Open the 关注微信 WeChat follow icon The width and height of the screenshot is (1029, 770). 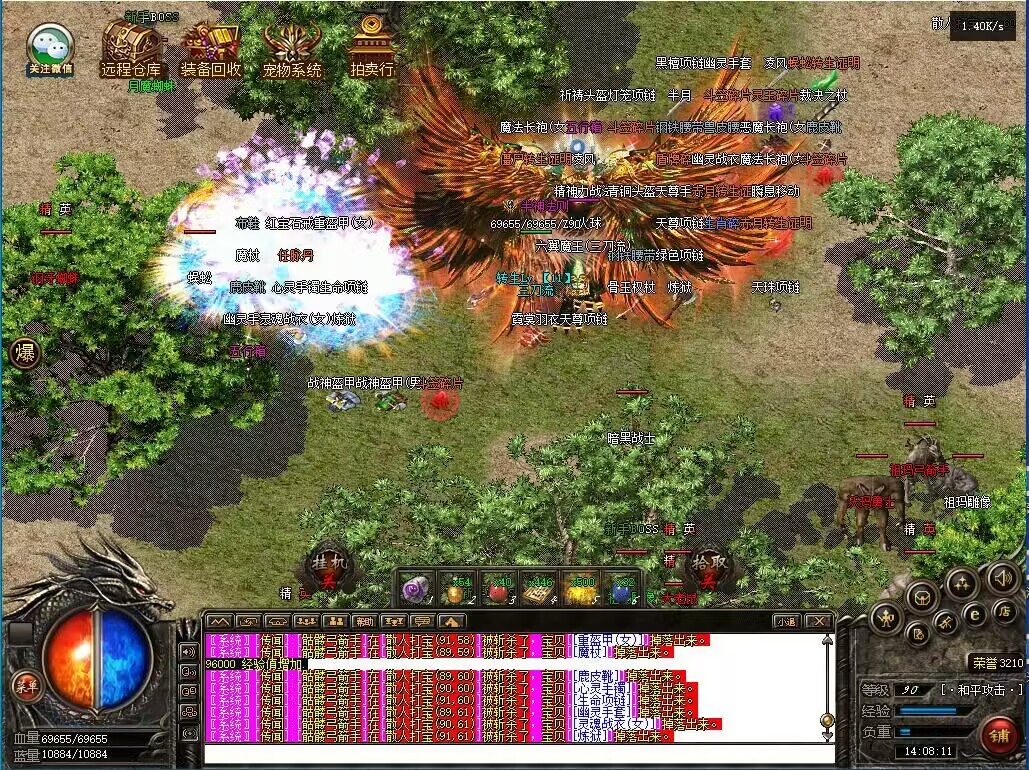49,47
